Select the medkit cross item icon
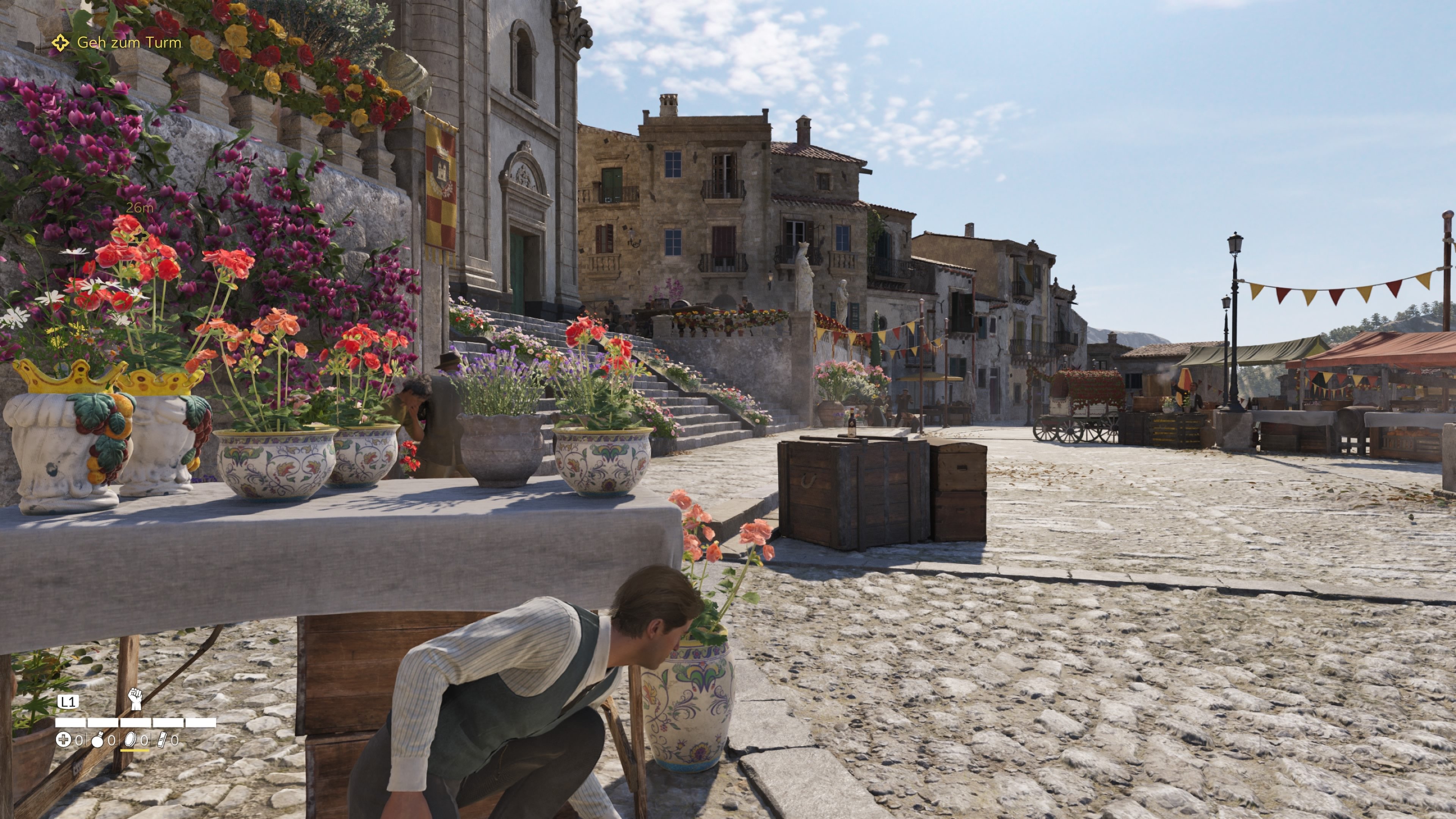 [63, 739]
